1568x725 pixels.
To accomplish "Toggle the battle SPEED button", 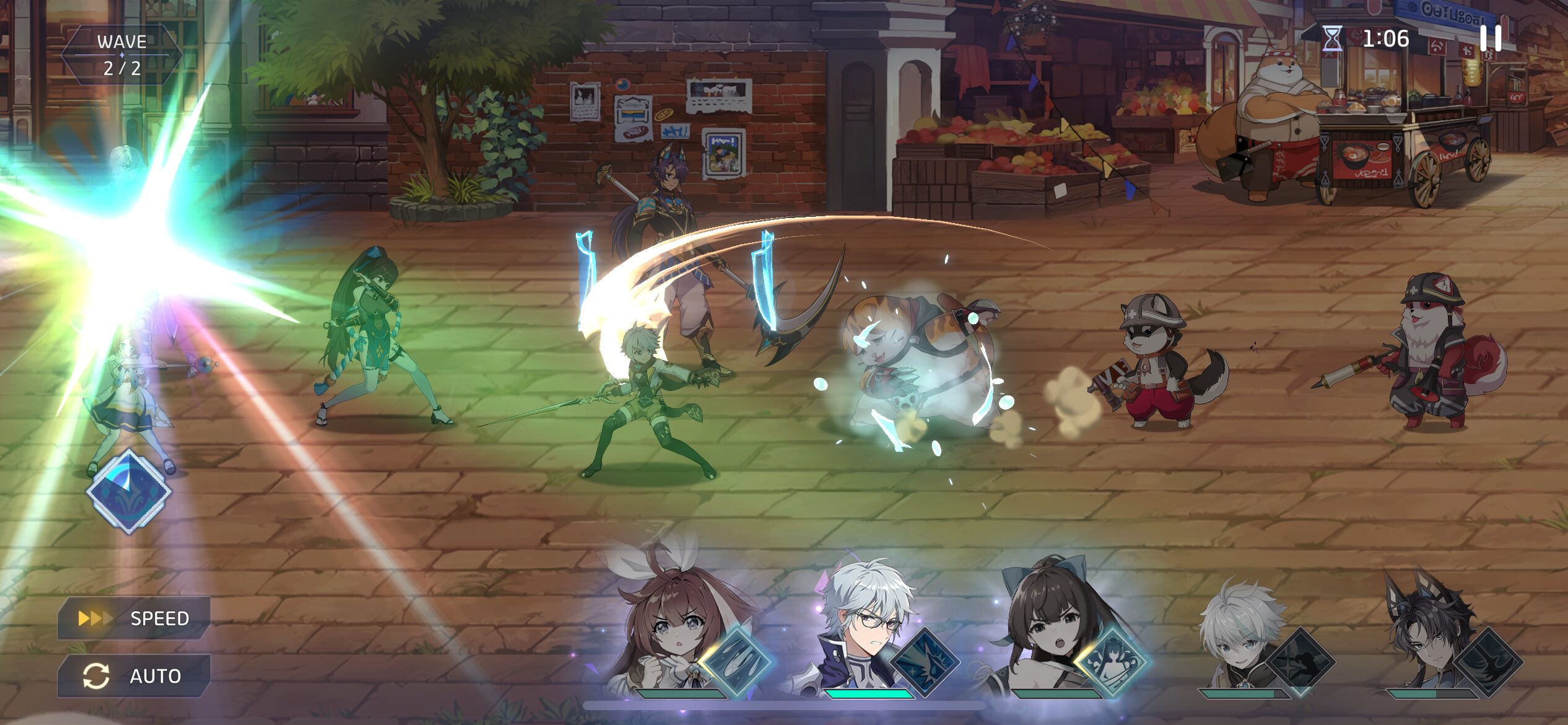I will coord(134,618).
